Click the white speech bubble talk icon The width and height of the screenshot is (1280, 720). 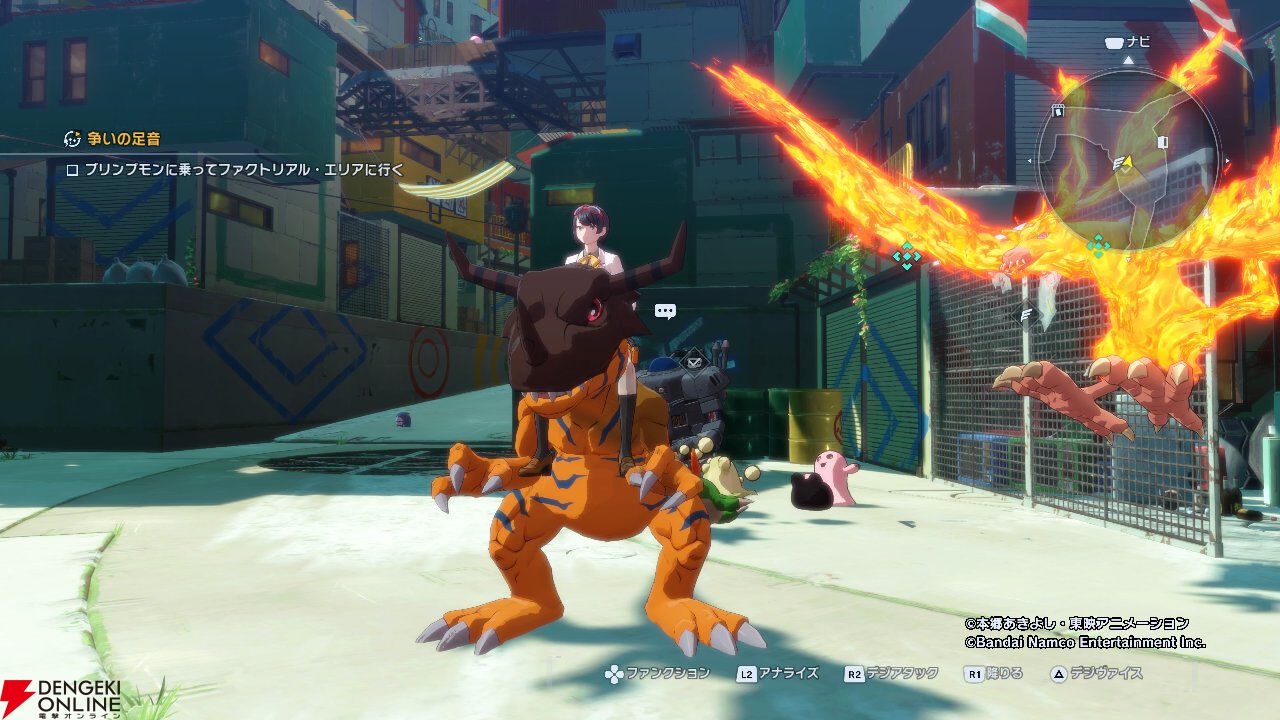point(665,311)
